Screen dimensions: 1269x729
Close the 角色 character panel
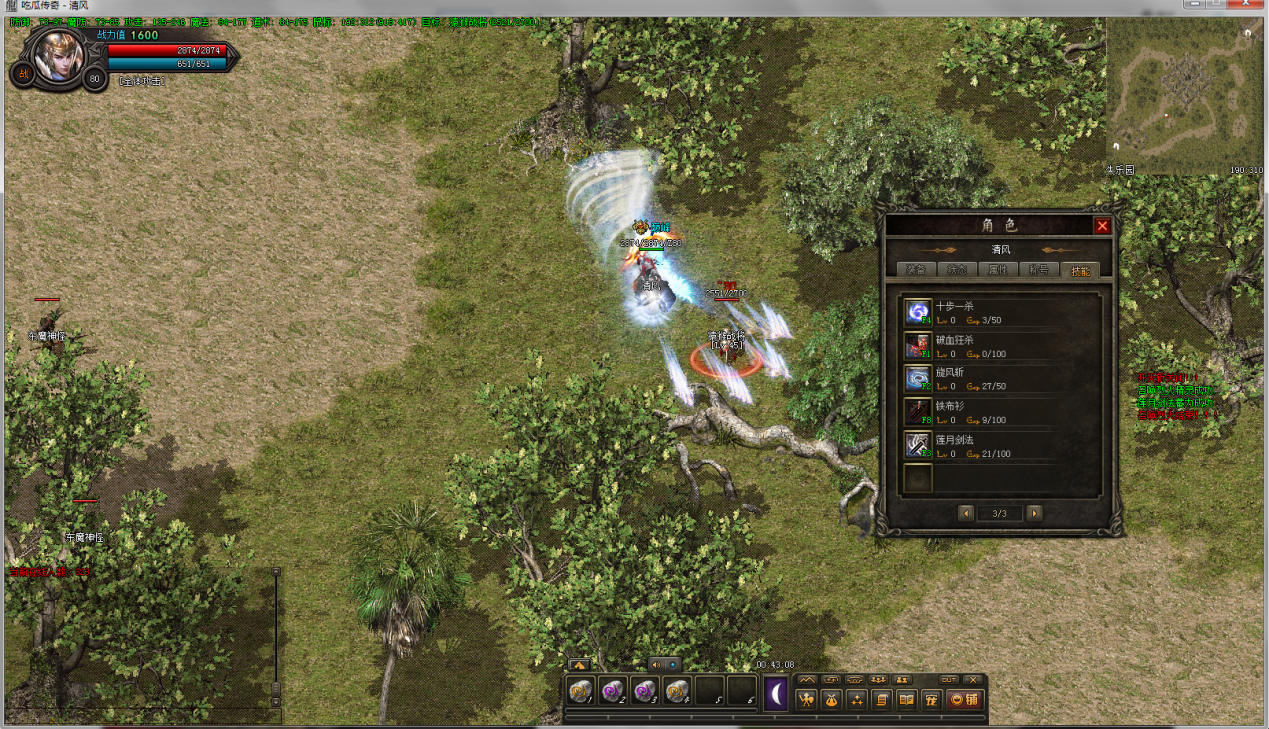coord(1102,226)
